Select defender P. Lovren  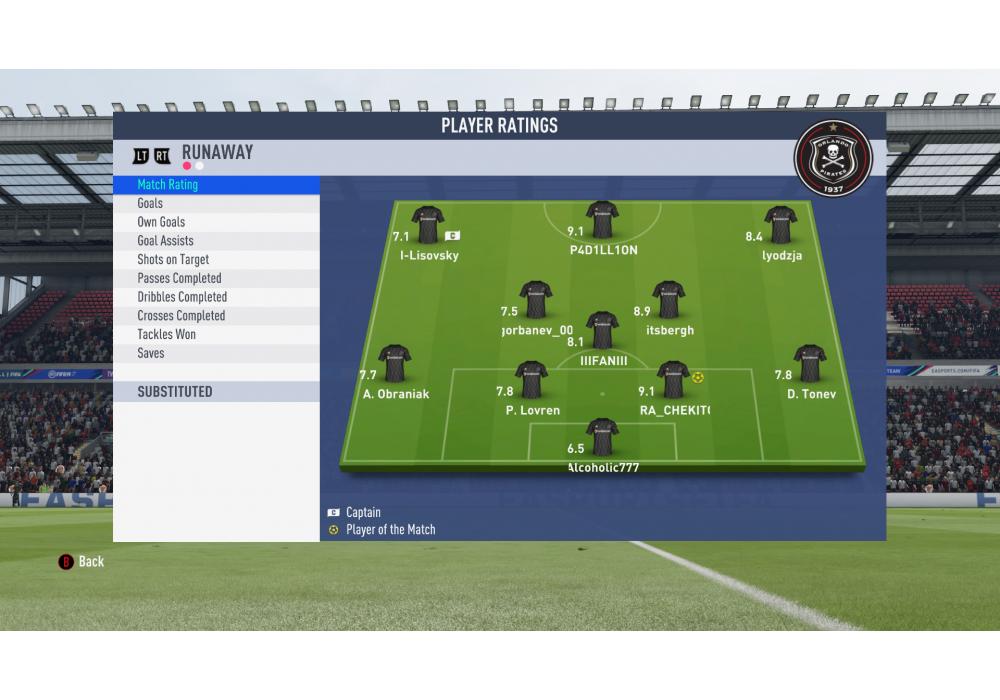click(531, 380)
